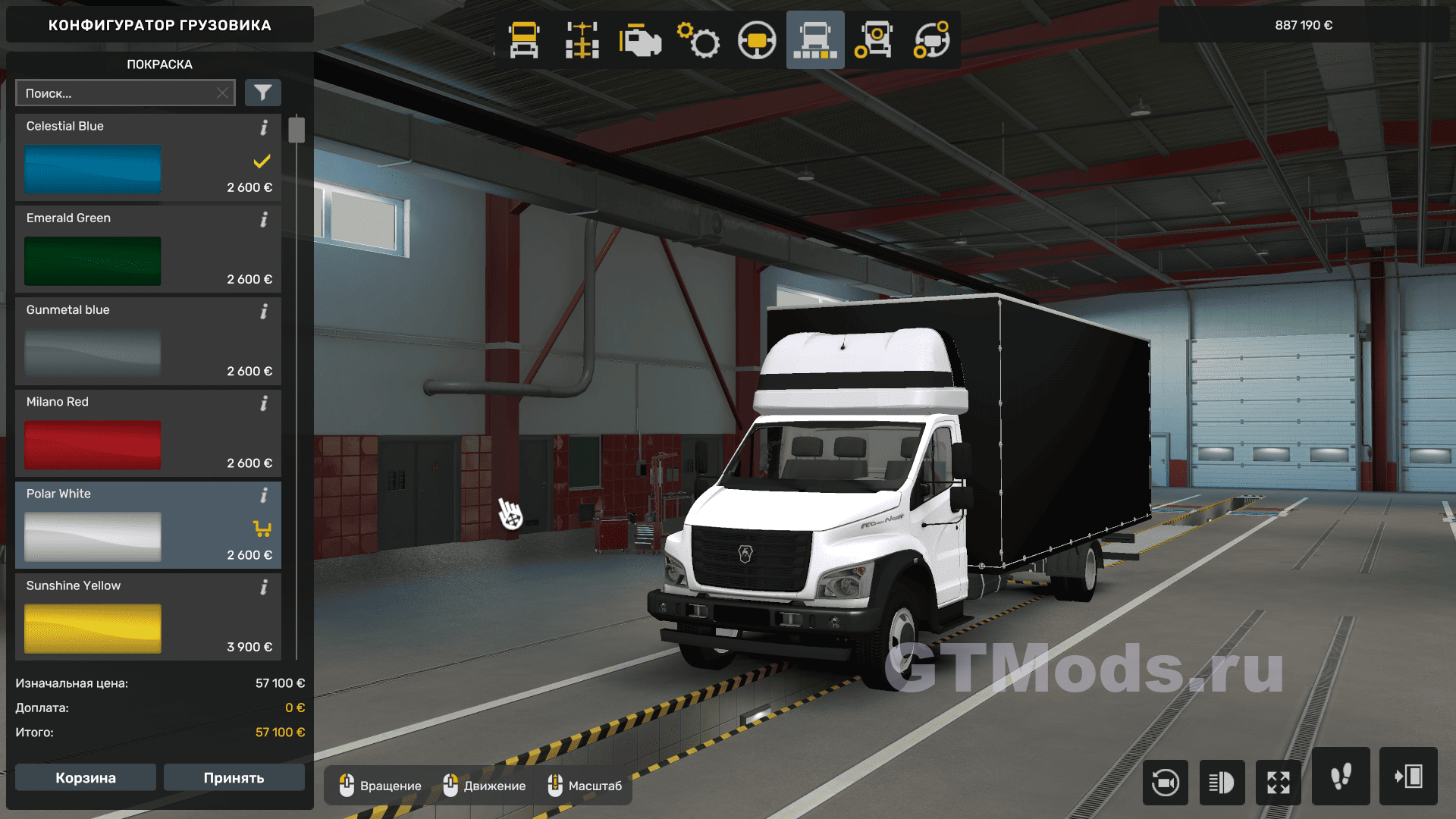Select the Celestial Blue paint
Image resolution: width=1456 pixels, height=819 pixels.
(93, 169)
